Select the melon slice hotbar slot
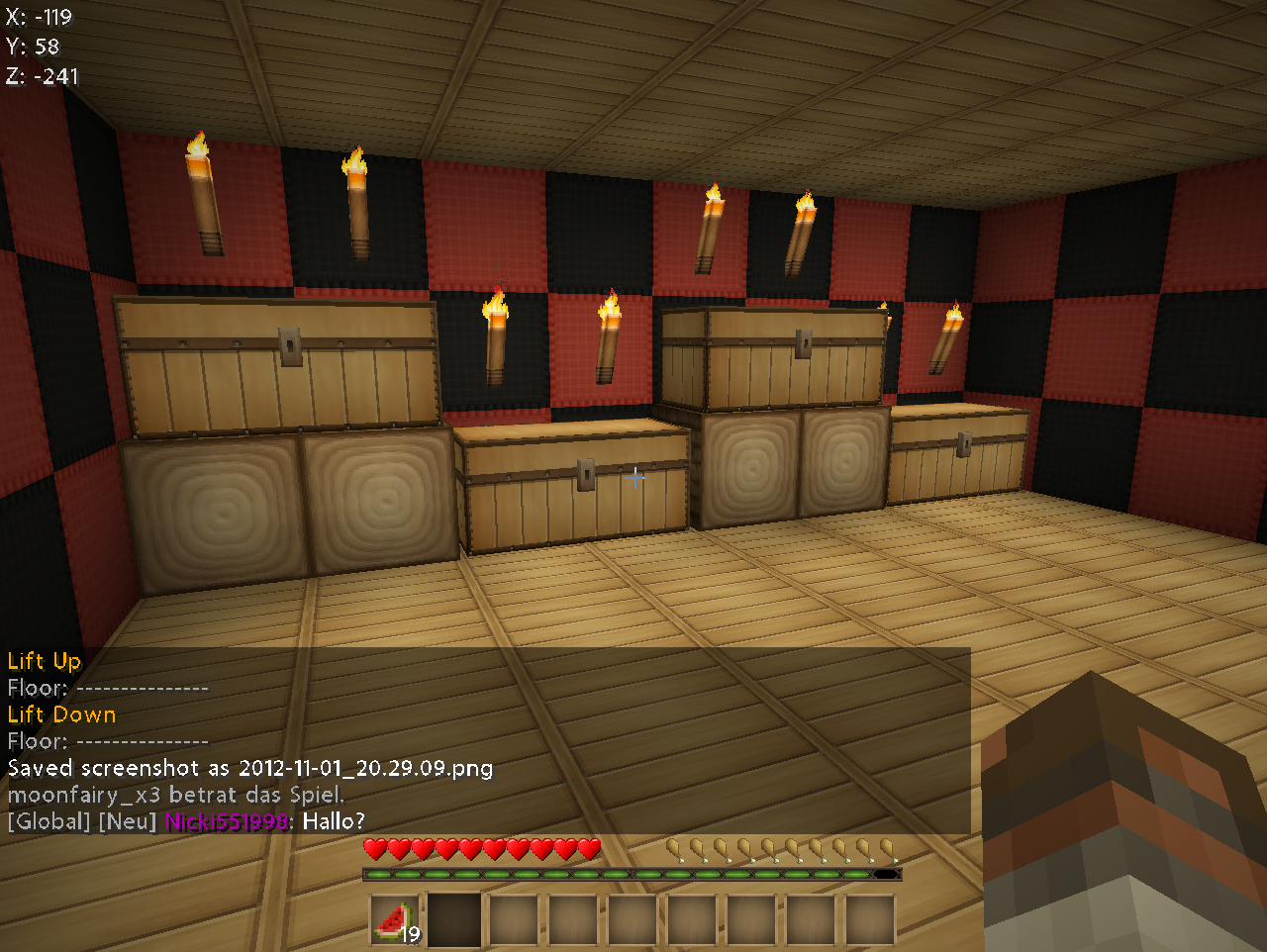Screen dimensions: 1267x952 click(396, 920)
